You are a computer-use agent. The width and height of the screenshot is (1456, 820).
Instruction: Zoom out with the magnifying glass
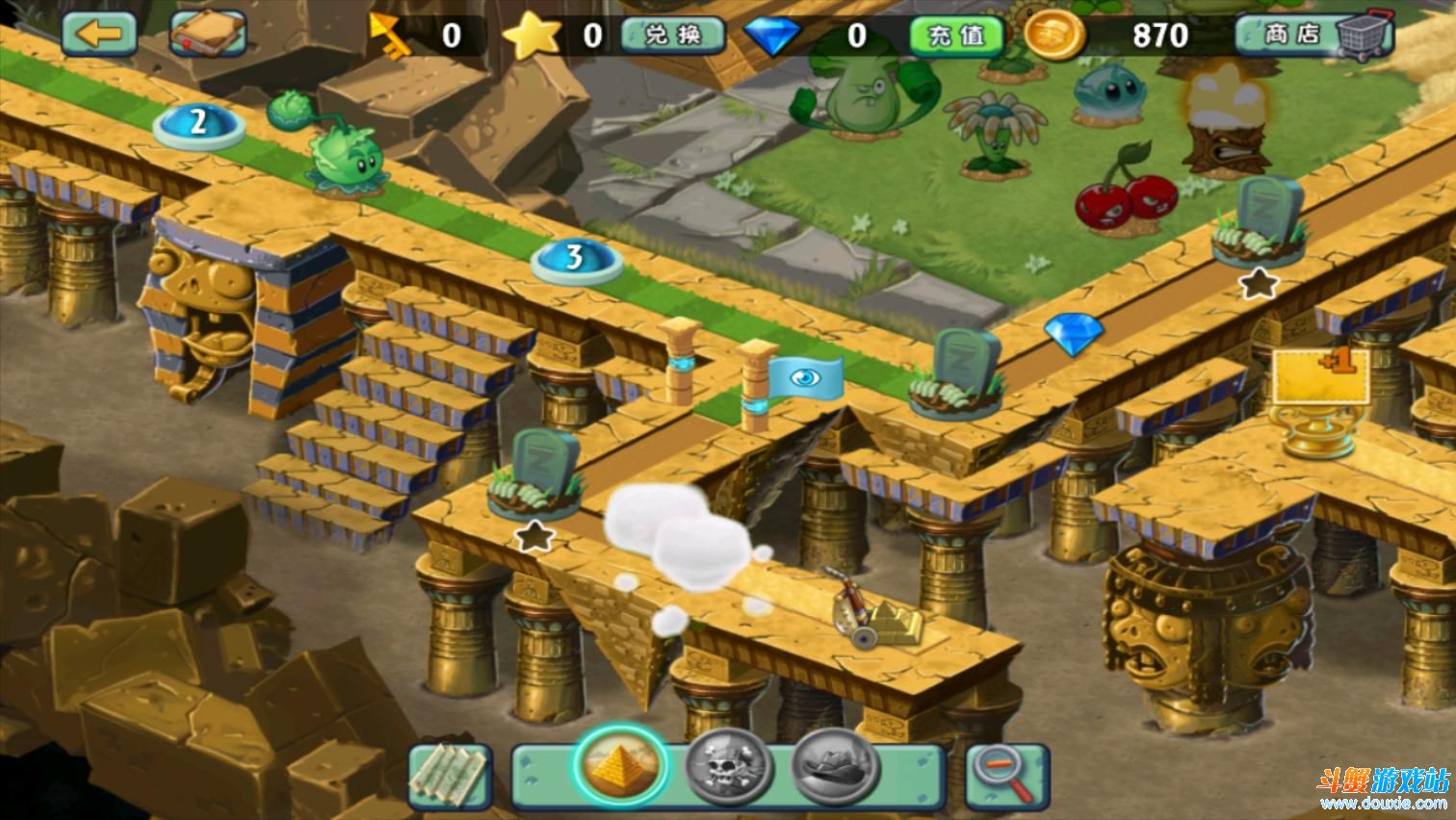point(1005,776)
